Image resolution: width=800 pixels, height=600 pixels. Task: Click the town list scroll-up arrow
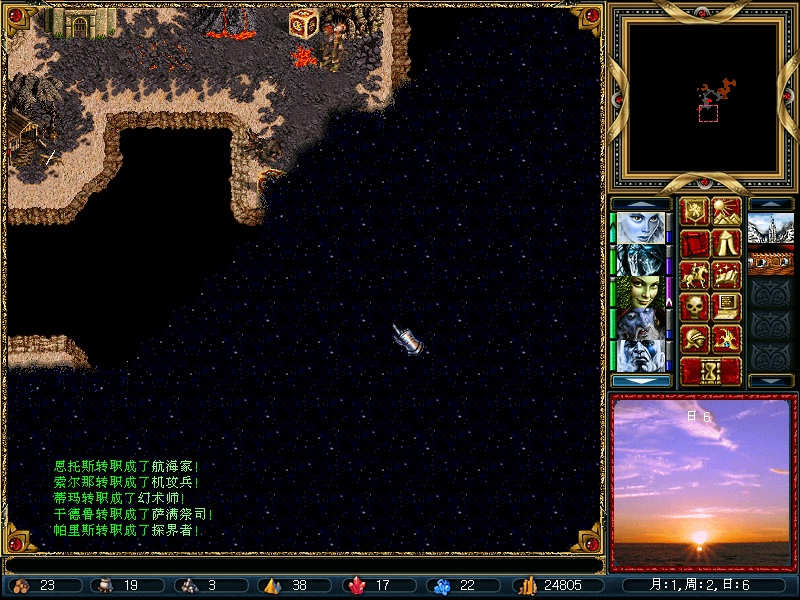click(771, 203)
